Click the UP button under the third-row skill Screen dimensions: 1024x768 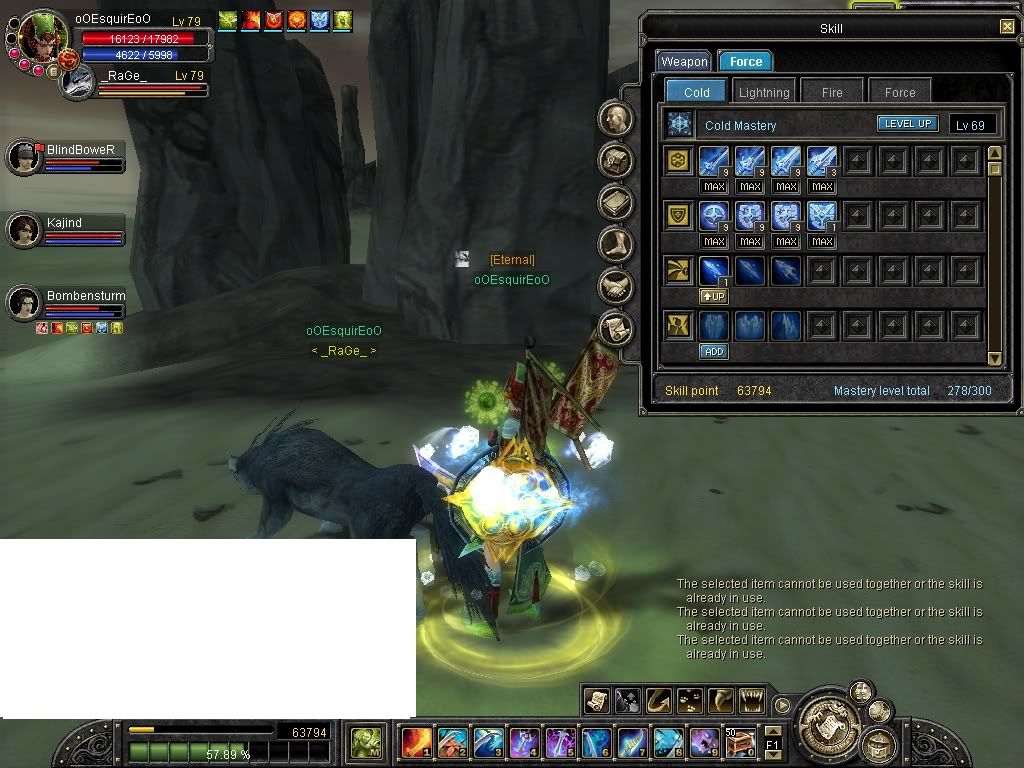pos(713,296)
